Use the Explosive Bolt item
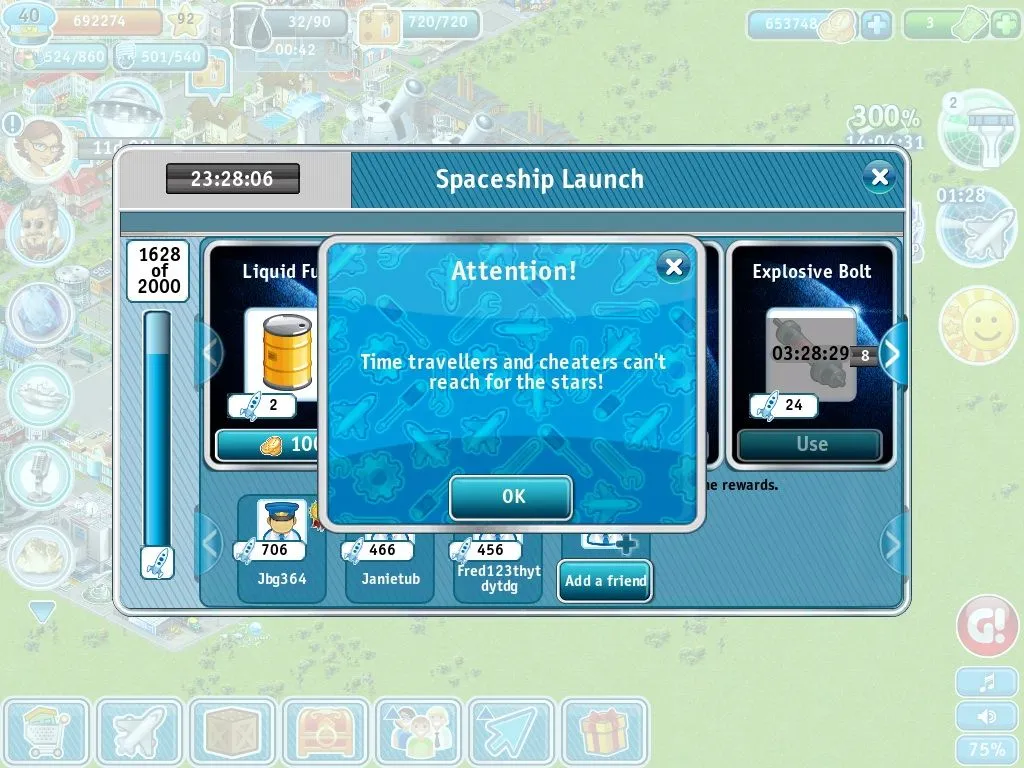 click(811, 444)
